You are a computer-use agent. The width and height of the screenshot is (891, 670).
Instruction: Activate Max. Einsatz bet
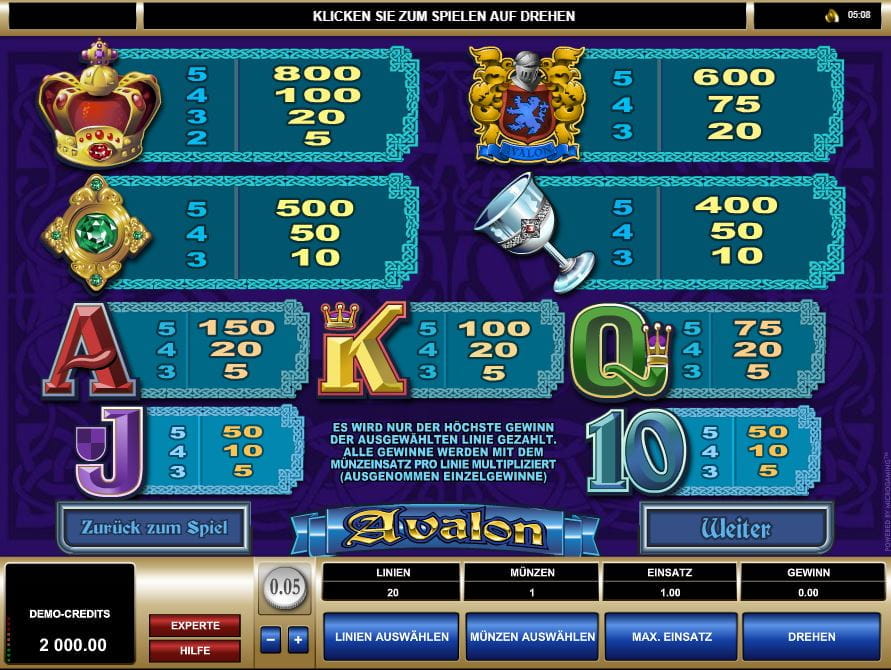tap(670, 636)
